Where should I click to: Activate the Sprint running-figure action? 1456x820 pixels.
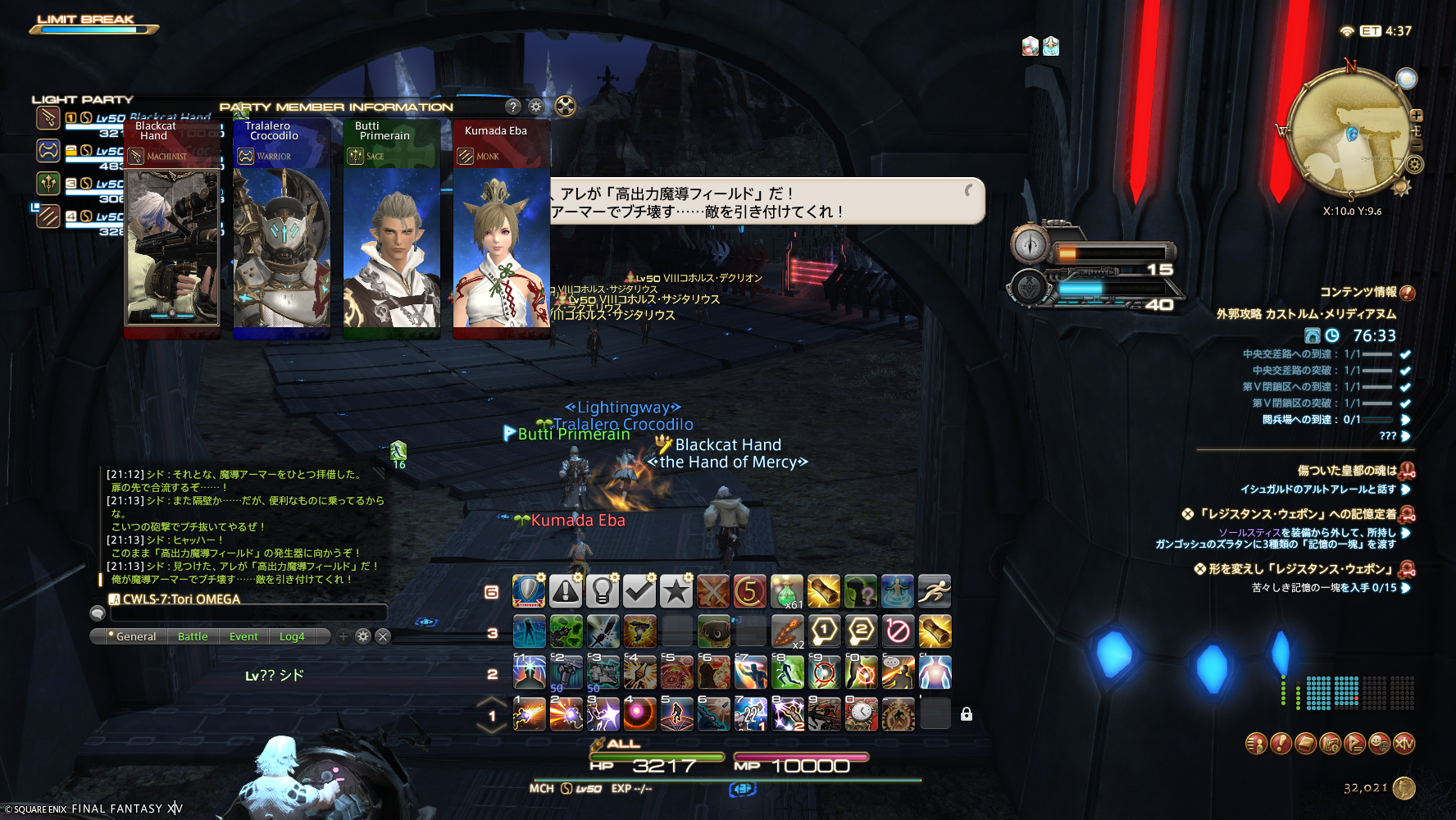coord(935,591)
